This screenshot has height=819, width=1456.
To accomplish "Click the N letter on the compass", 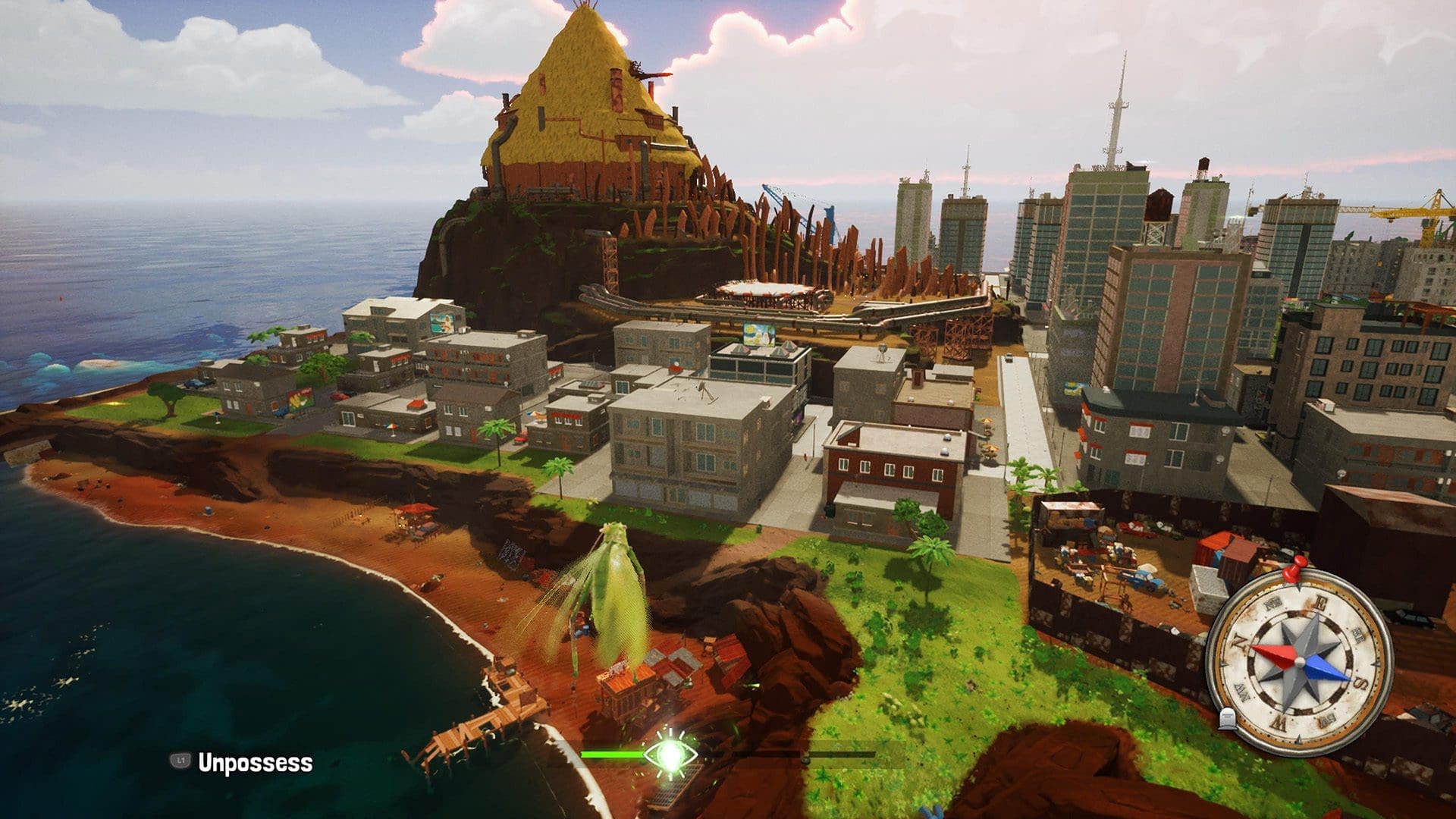I will tap(1241, 642).
